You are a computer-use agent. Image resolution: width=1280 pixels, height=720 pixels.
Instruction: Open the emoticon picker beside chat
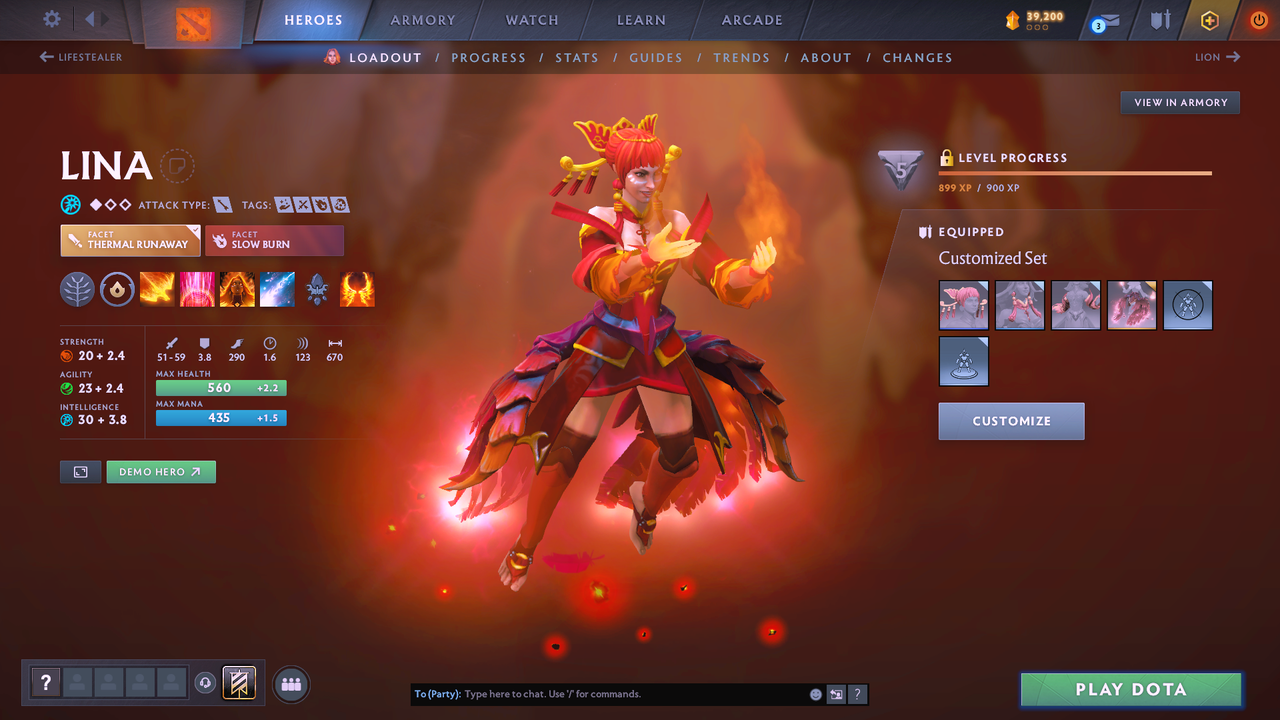pyautogui.click(x=815, y=693)
